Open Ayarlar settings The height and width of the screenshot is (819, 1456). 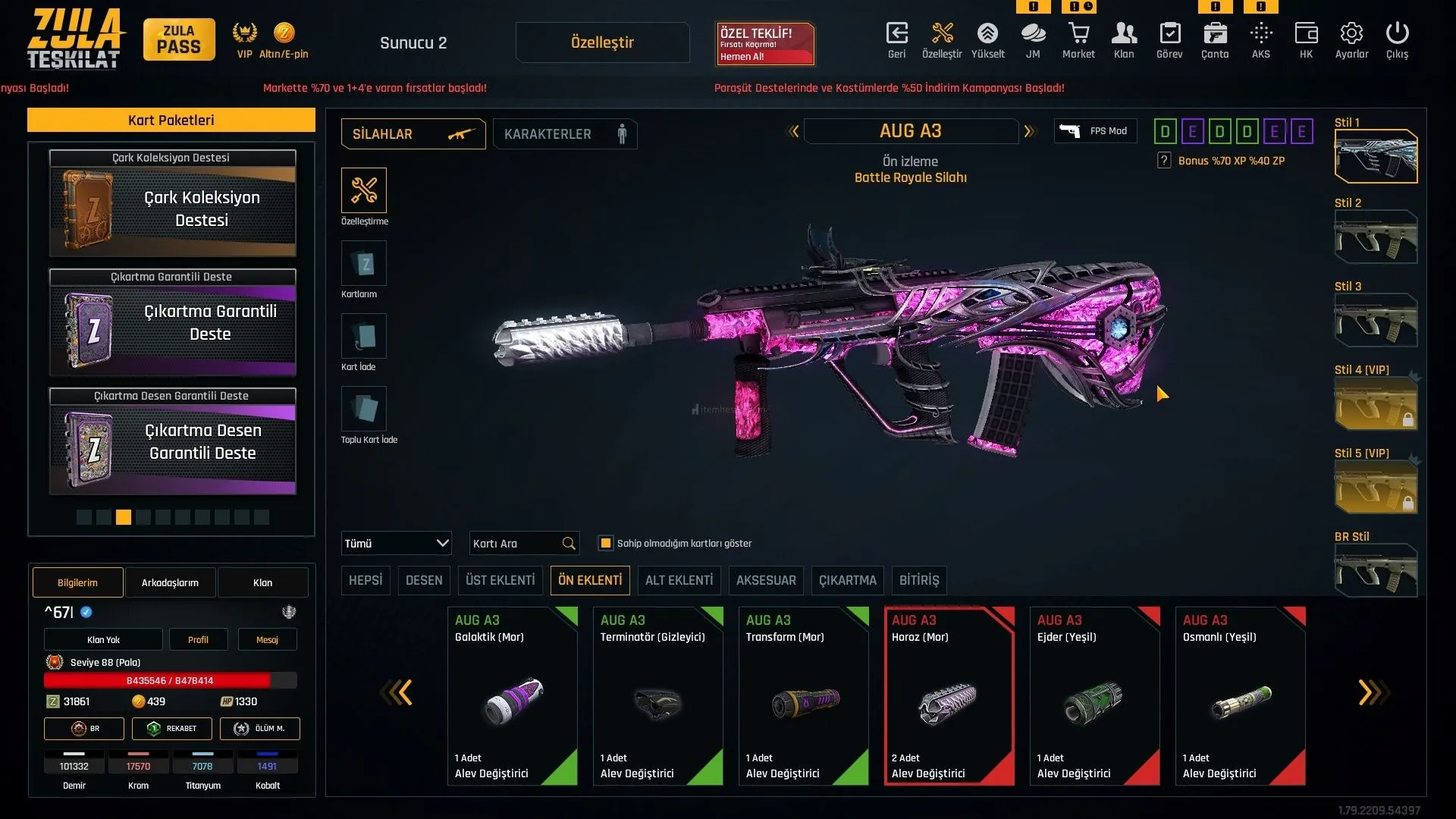click(x=1351, y=40)
